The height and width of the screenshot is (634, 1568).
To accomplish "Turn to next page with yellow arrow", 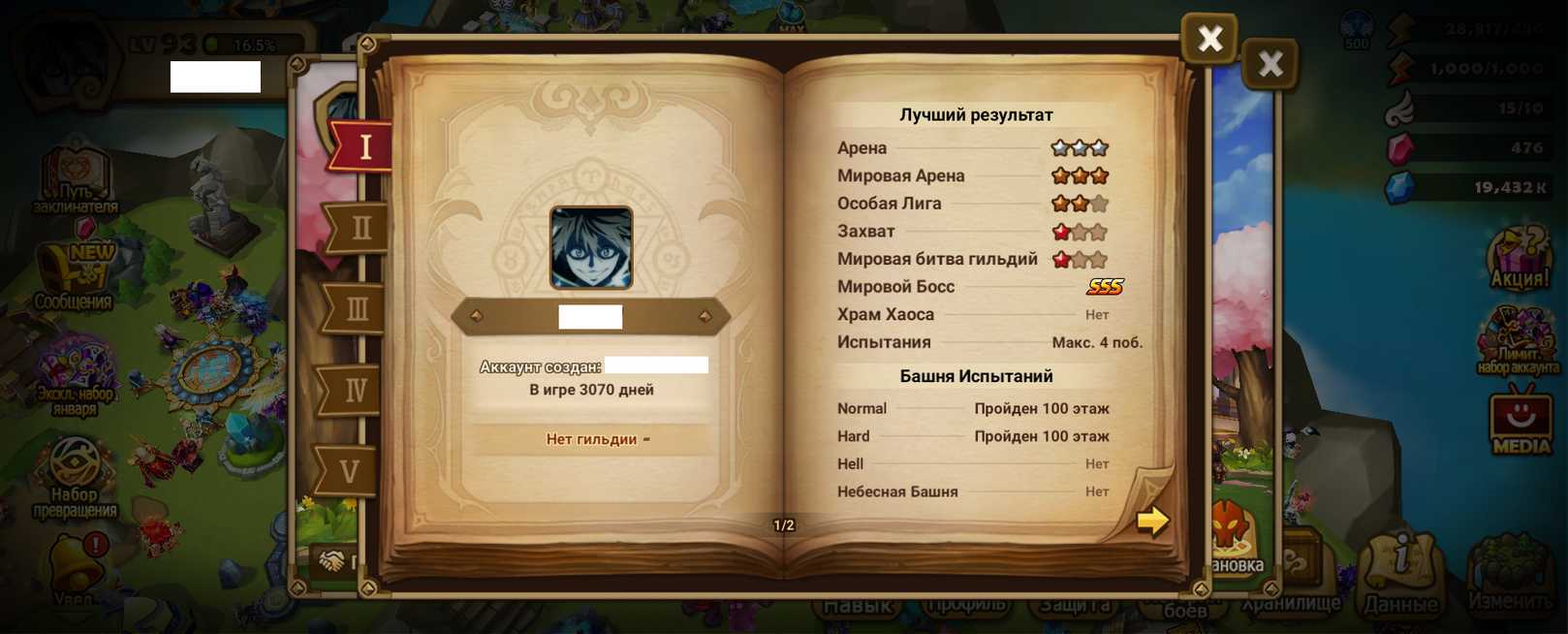I will (1151, 521).
